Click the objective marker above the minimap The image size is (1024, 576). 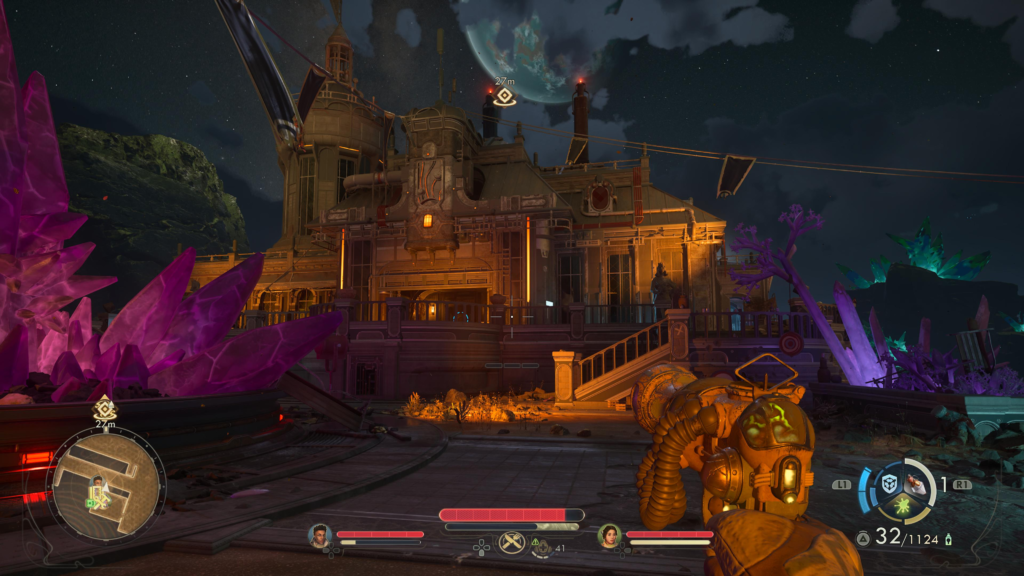point(105,408)
